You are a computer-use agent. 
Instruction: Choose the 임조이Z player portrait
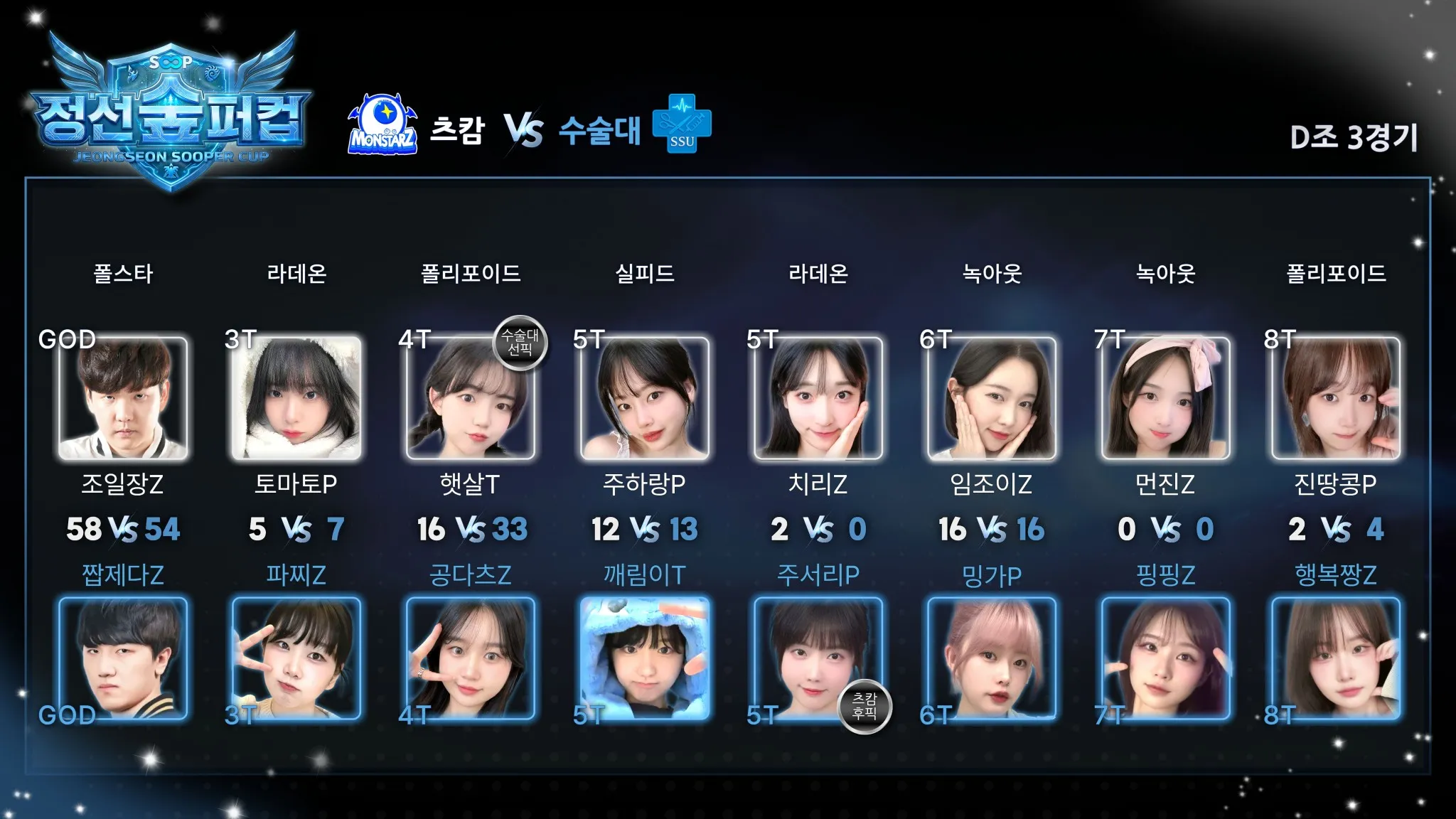992,398
